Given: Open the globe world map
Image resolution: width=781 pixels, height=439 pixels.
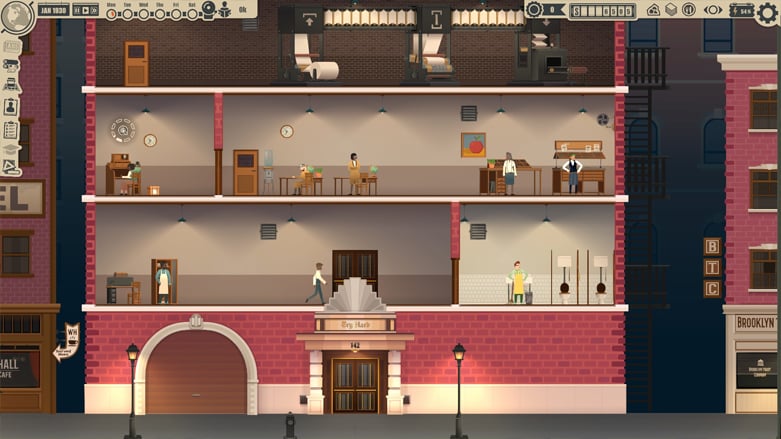Looking at the screenshot, I should 15,12.
